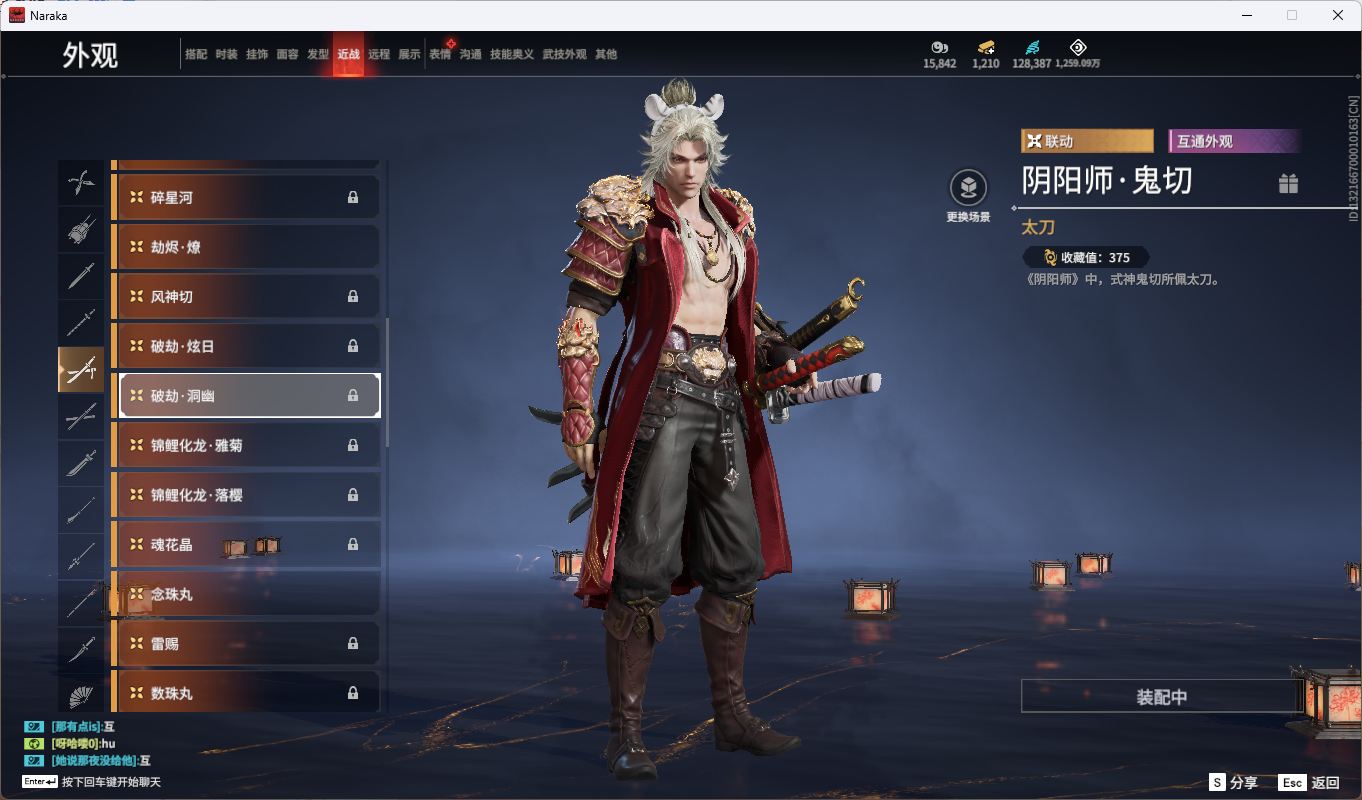Close the Naraka window
This screenshot has width=1362, height=800.
tap(1338, 15)
